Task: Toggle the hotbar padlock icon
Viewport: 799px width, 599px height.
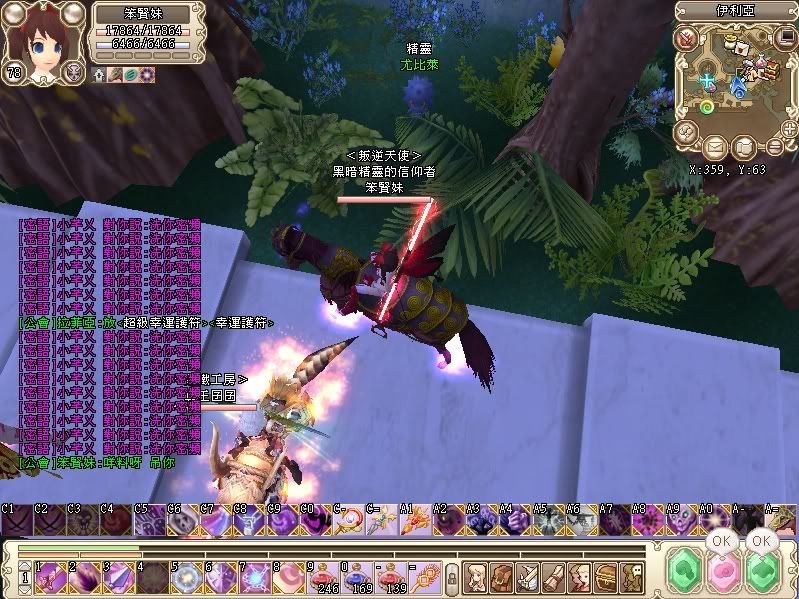Action: (451, 577)
